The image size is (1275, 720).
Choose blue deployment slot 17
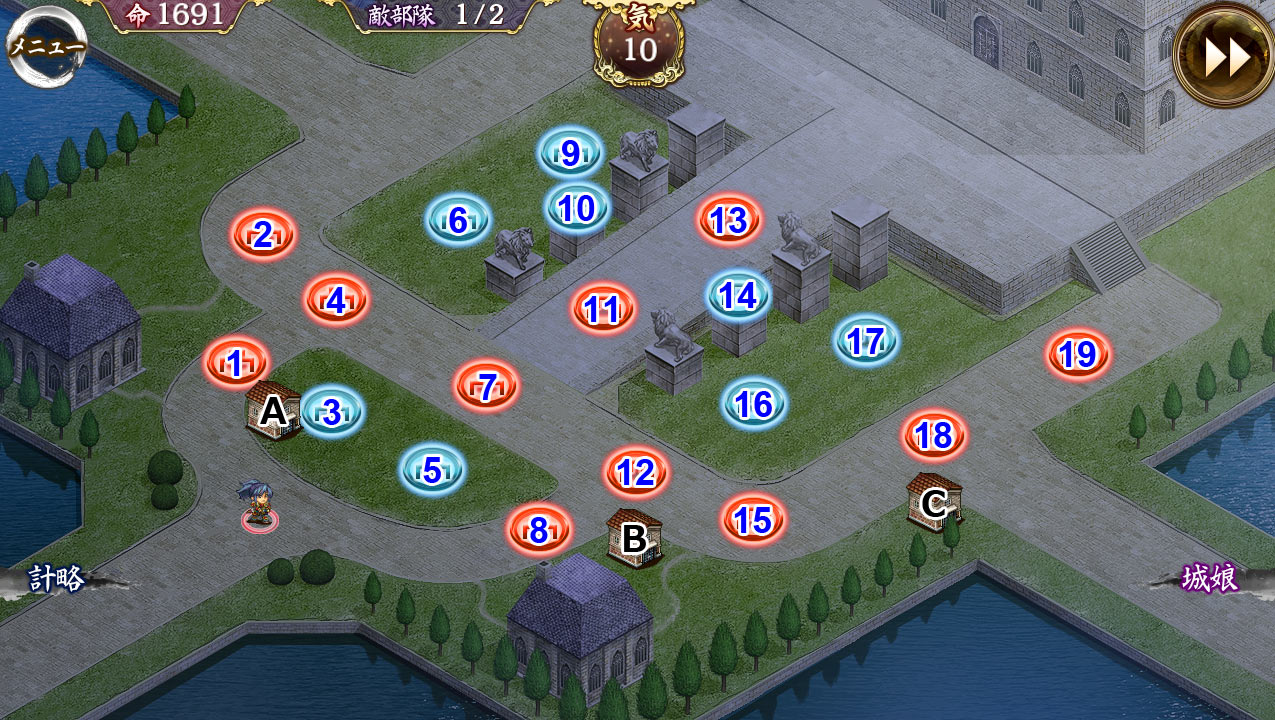click(866, 341)
